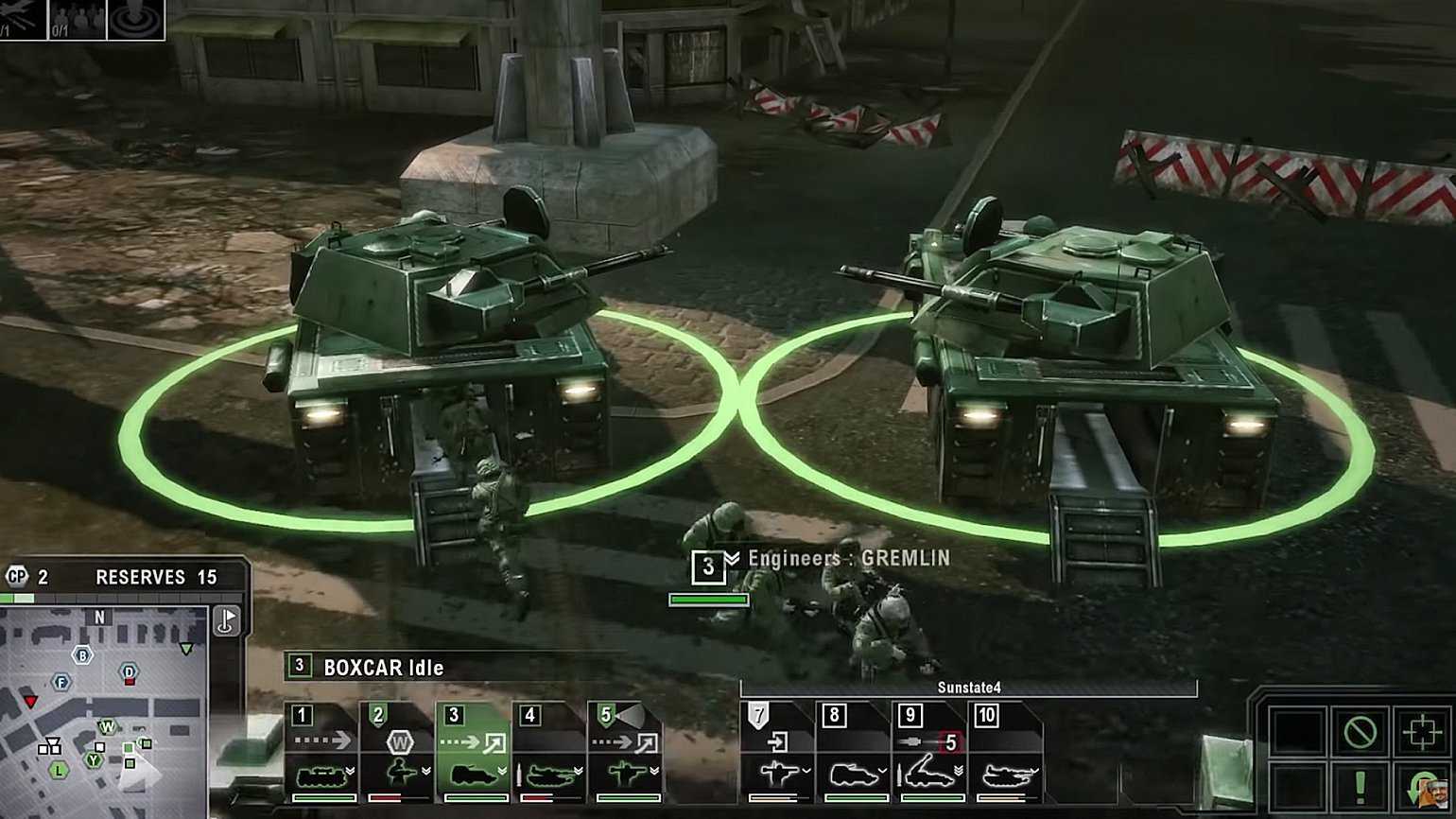The height and width of the screenshot is (819, 1456).
Task: Select unit card 1 with the tank icon
Action: [321, 752]
